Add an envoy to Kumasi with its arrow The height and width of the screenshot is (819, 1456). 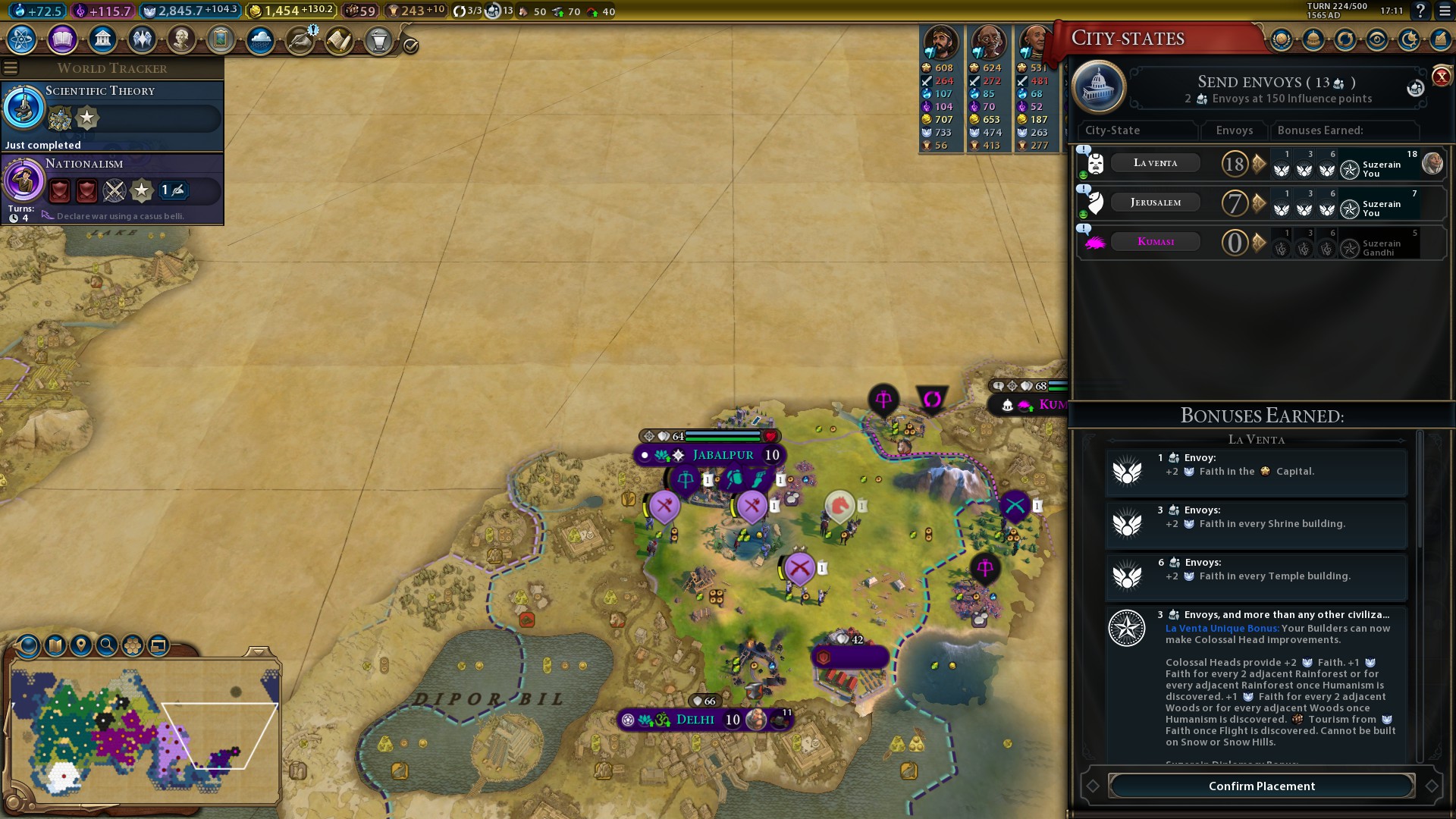[1259, 242]
